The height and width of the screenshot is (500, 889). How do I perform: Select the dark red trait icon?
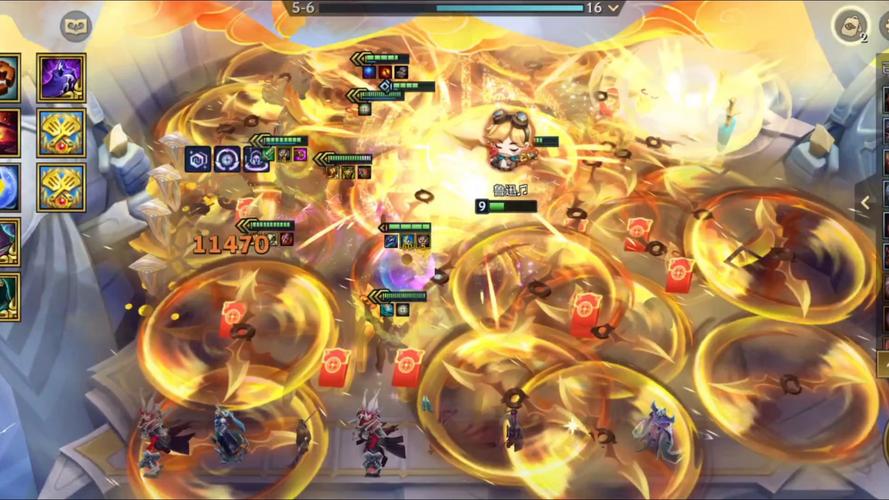6,132
